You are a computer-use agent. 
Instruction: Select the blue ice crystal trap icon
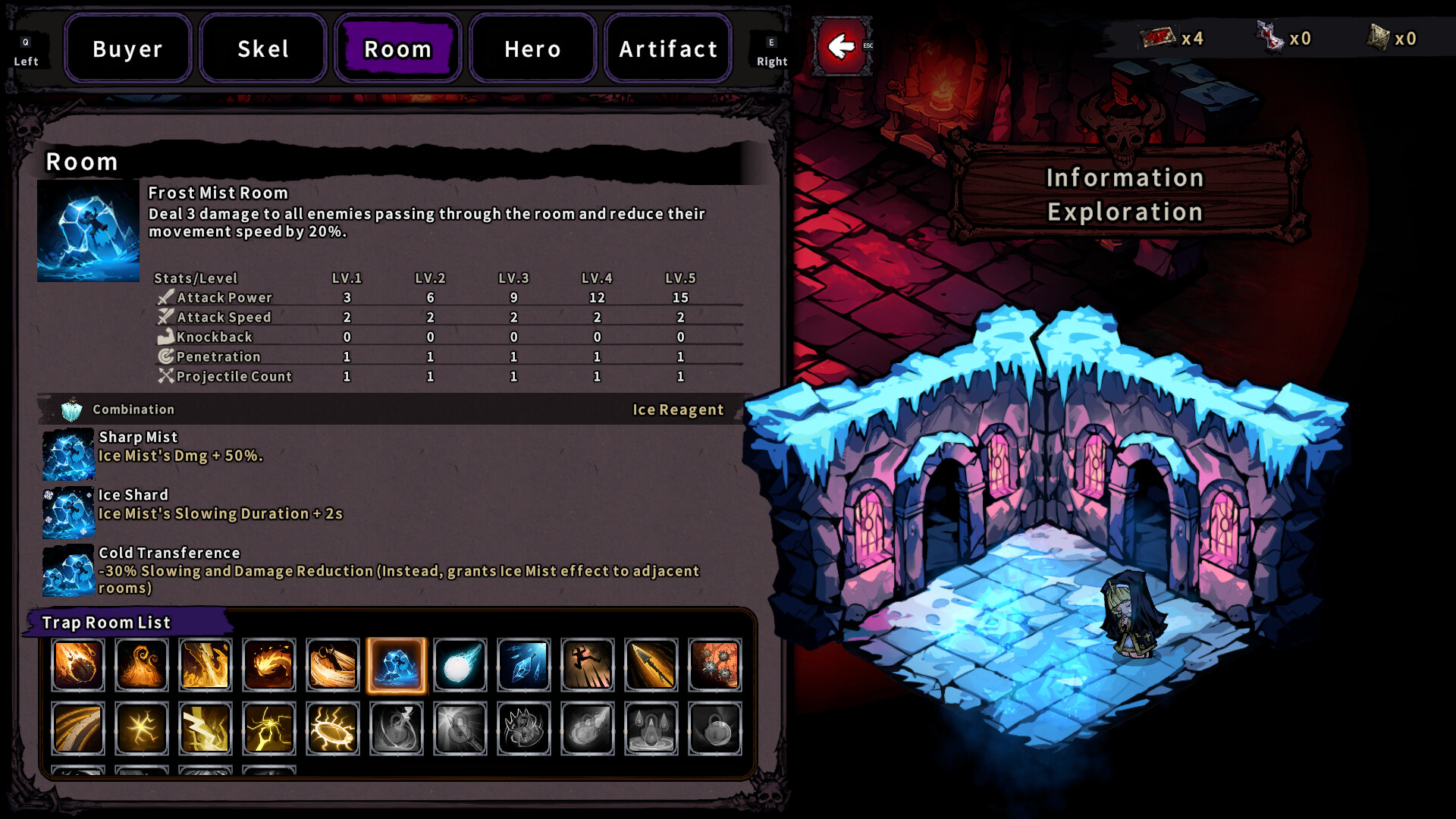[x=523, y=665]
